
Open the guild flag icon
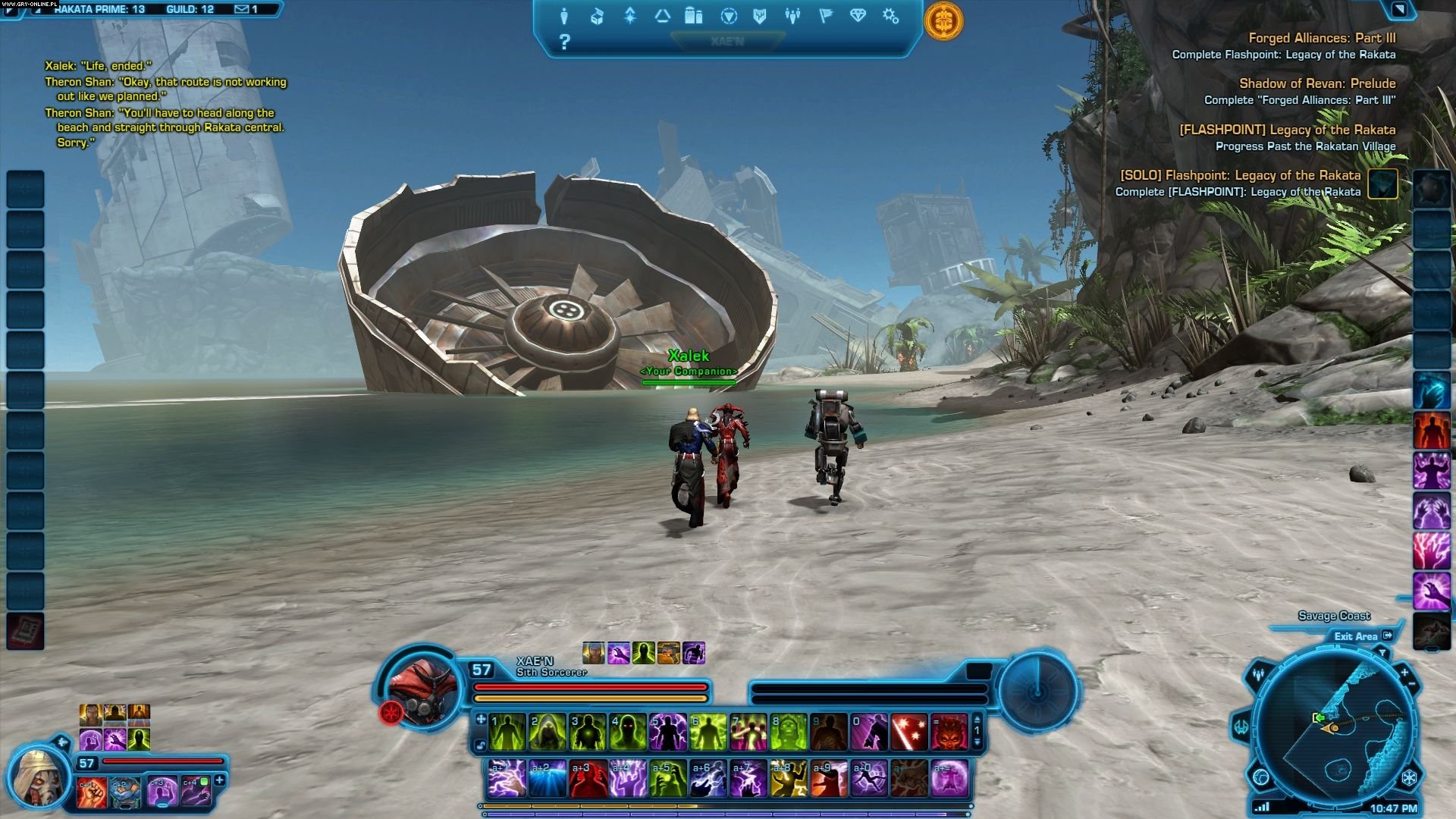coord(825,16)
